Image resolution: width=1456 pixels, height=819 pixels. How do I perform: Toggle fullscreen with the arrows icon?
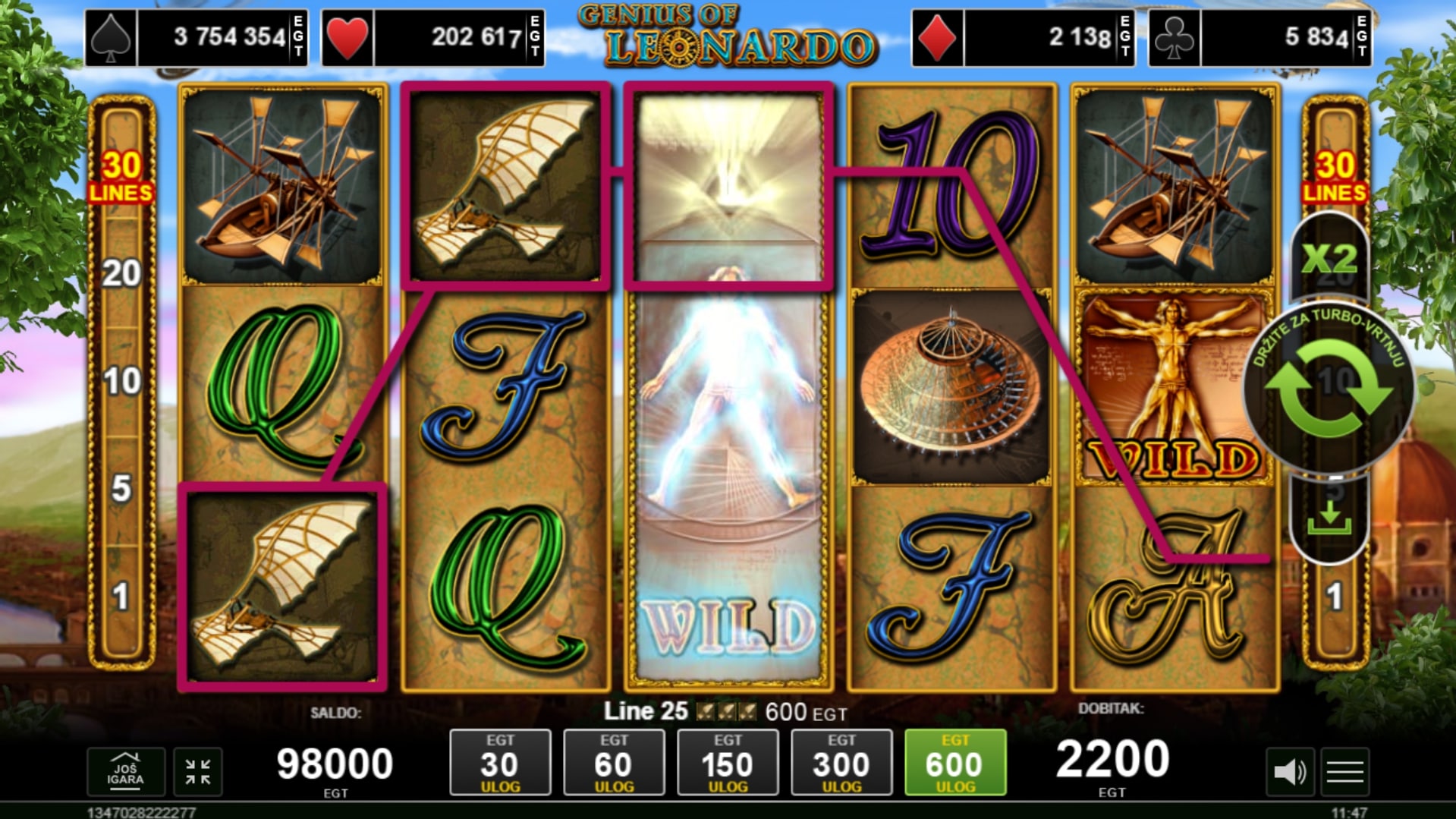[198, 772]
